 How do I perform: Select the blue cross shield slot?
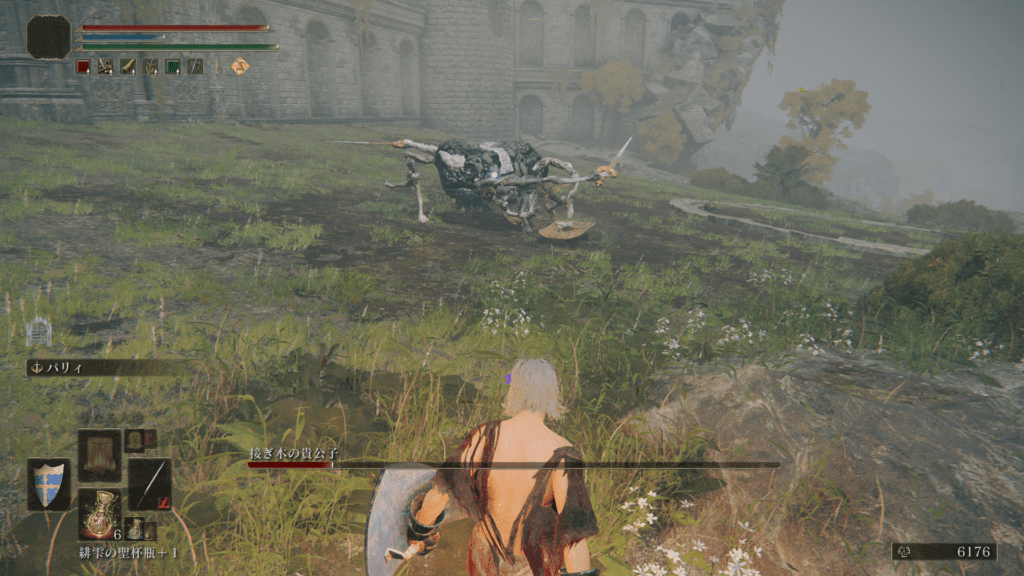(x=48, y=485)
